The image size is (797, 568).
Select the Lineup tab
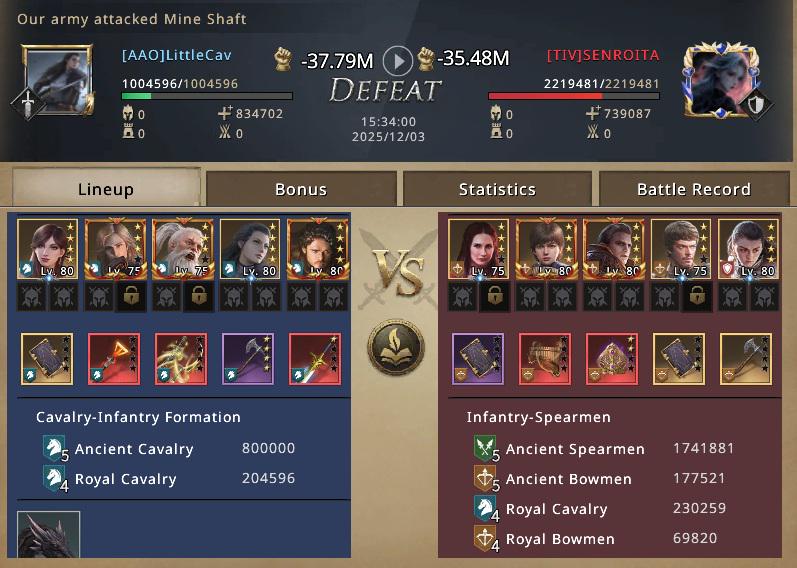(105, 189)
